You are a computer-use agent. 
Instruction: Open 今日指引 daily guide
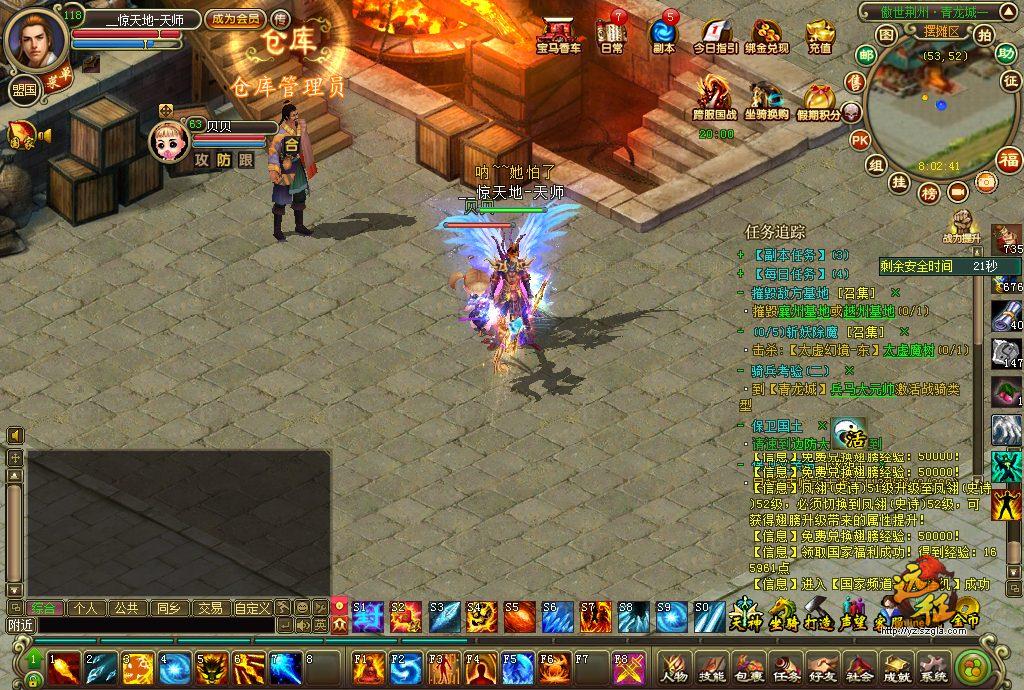pos(716,35)
